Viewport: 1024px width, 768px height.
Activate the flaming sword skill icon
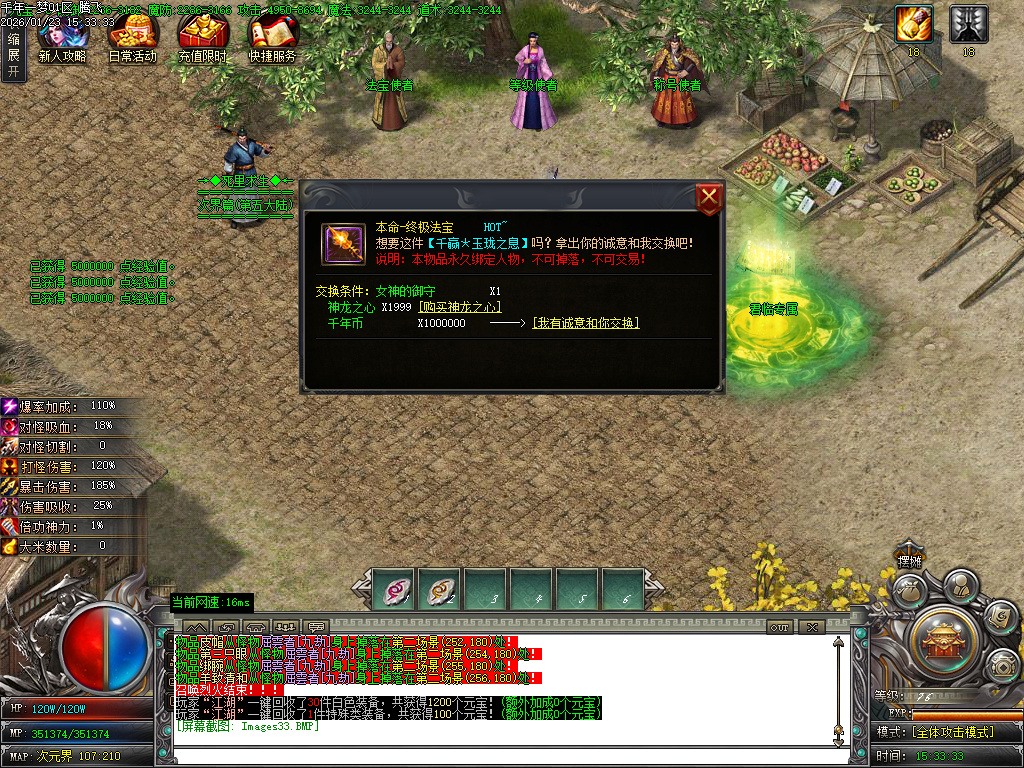click(x=913, y=24)
